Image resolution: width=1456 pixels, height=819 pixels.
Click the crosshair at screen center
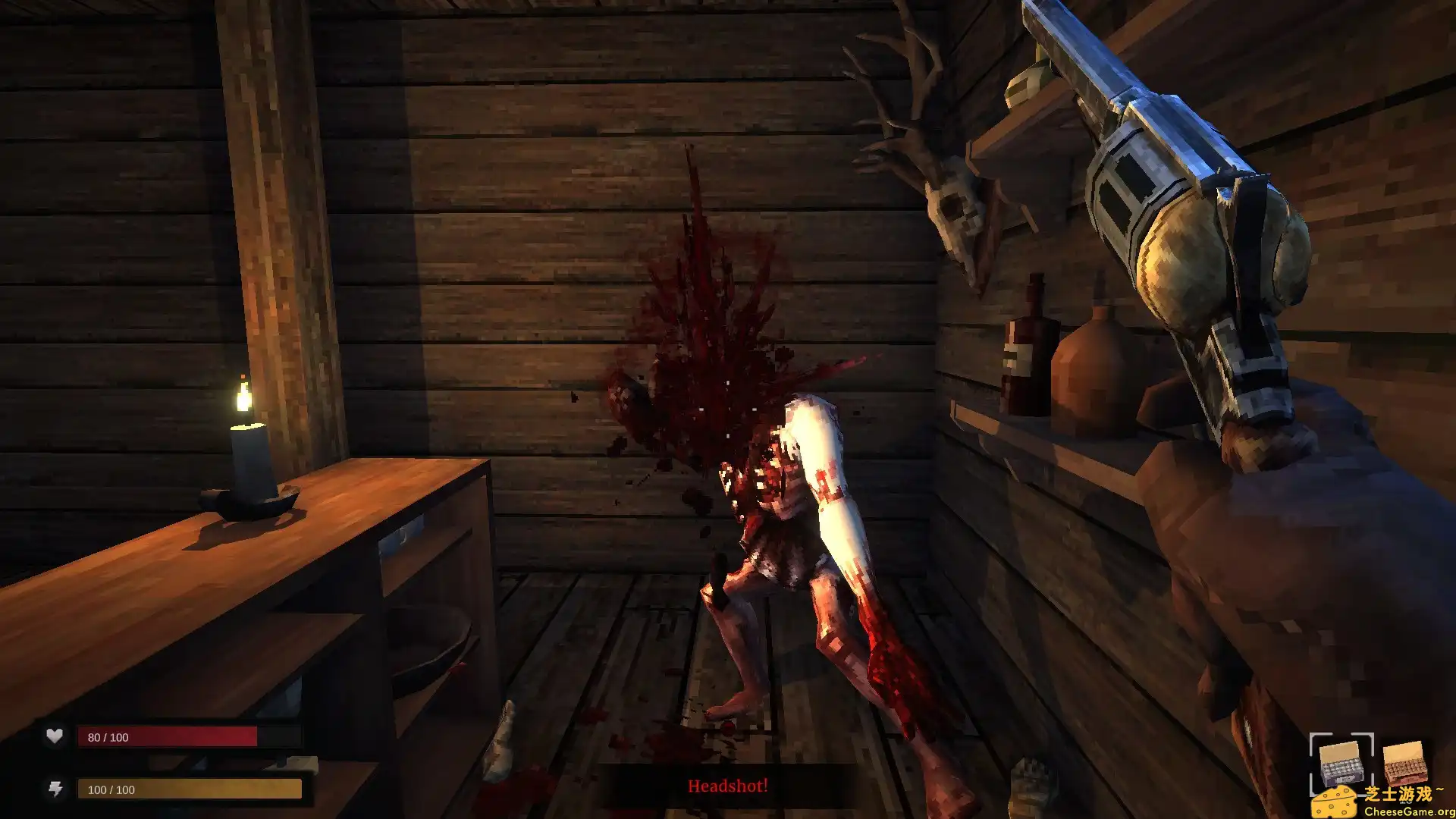point(728,409)
